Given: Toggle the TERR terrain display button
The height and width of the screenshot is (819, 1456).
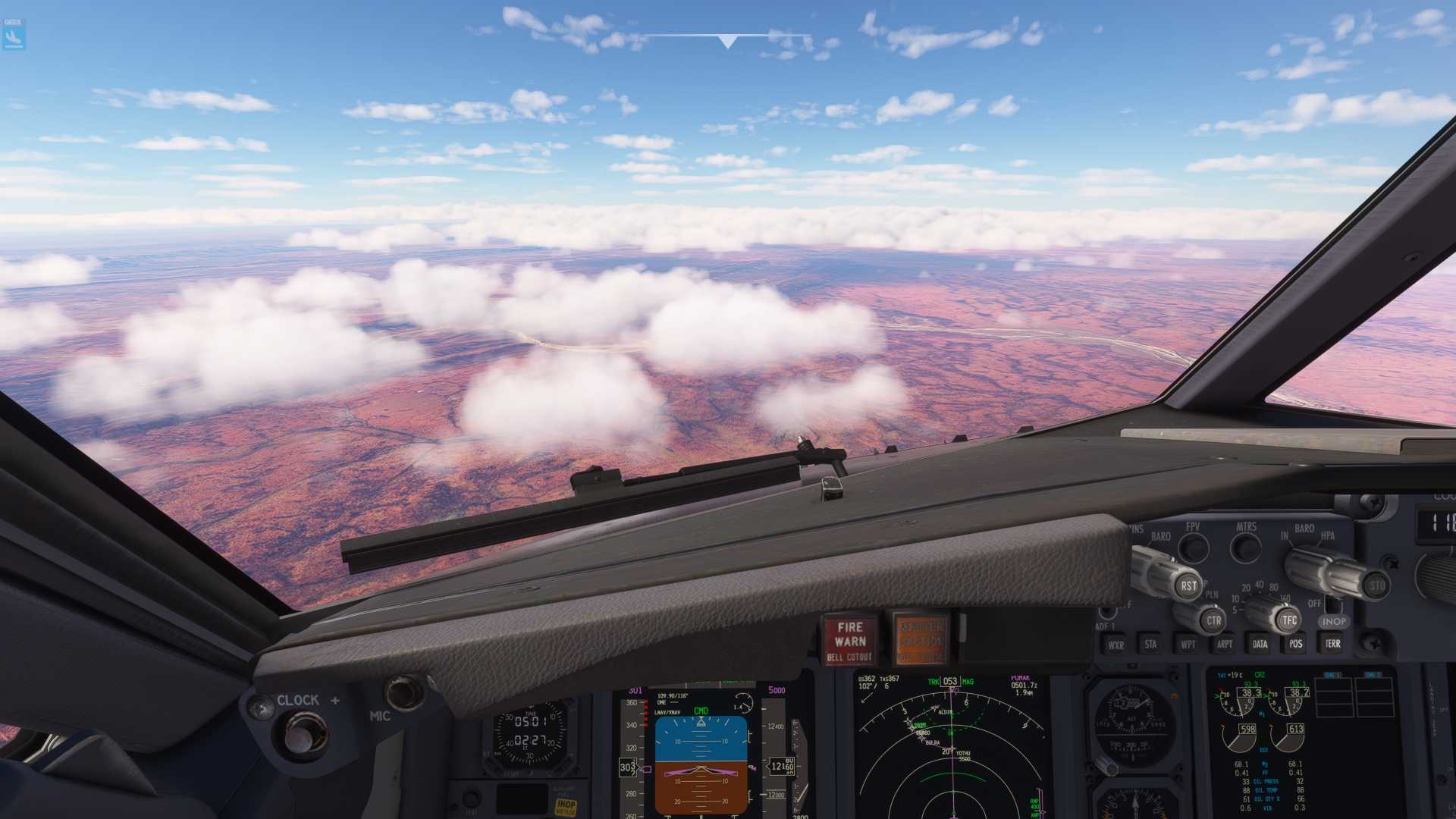Looking at the screenshot, I should (x=1332, y=644).
